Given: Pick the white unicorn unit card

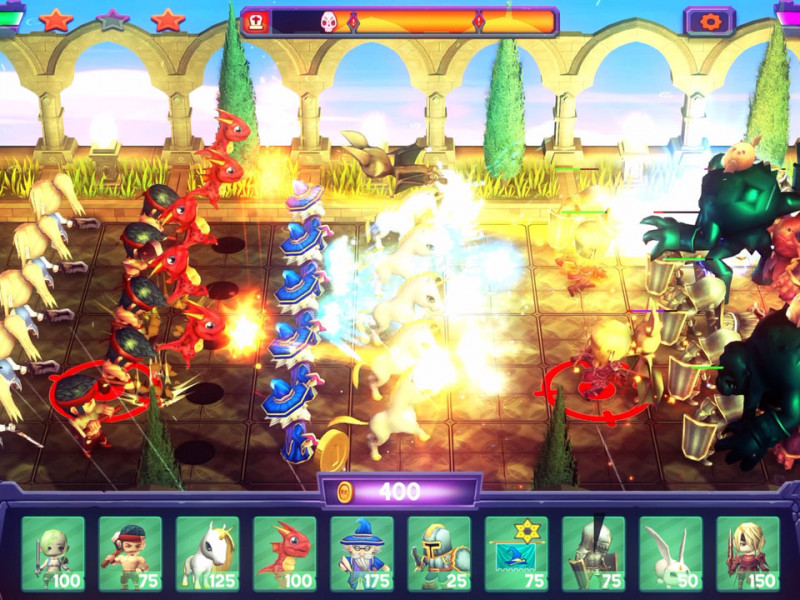Looking at the screenshot, I should click(207, 553).
